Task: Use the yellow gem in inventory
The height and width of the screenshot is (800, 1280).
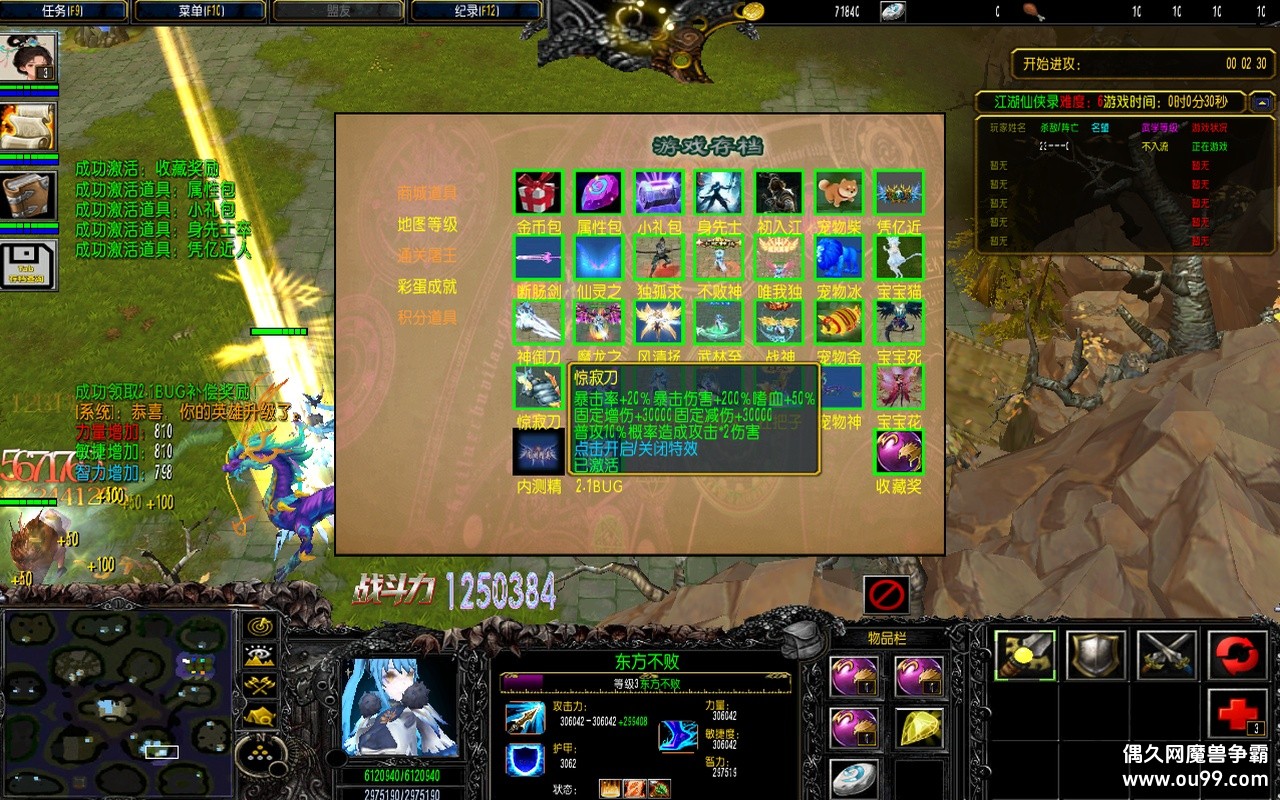Action: [918, 728]
